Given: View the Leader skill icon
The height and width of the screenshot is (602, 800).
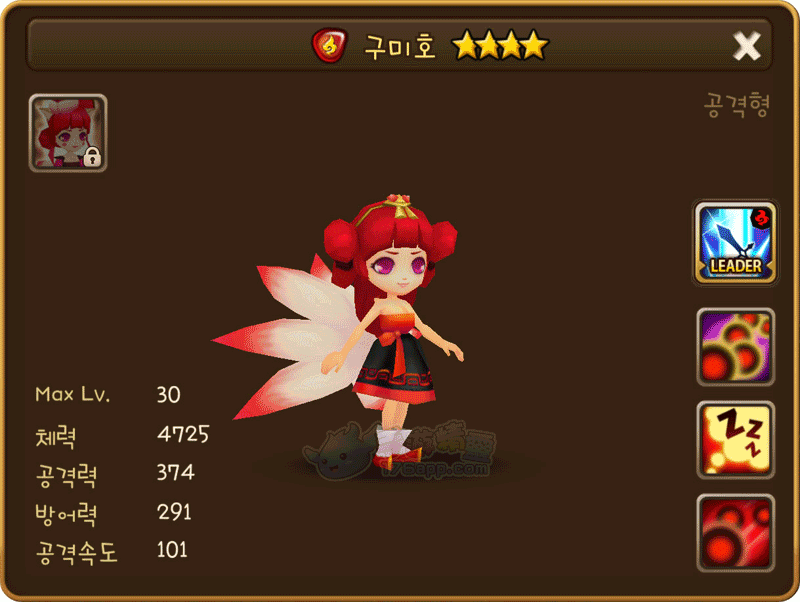Looking at the screenshot, I should coord(735,243).
